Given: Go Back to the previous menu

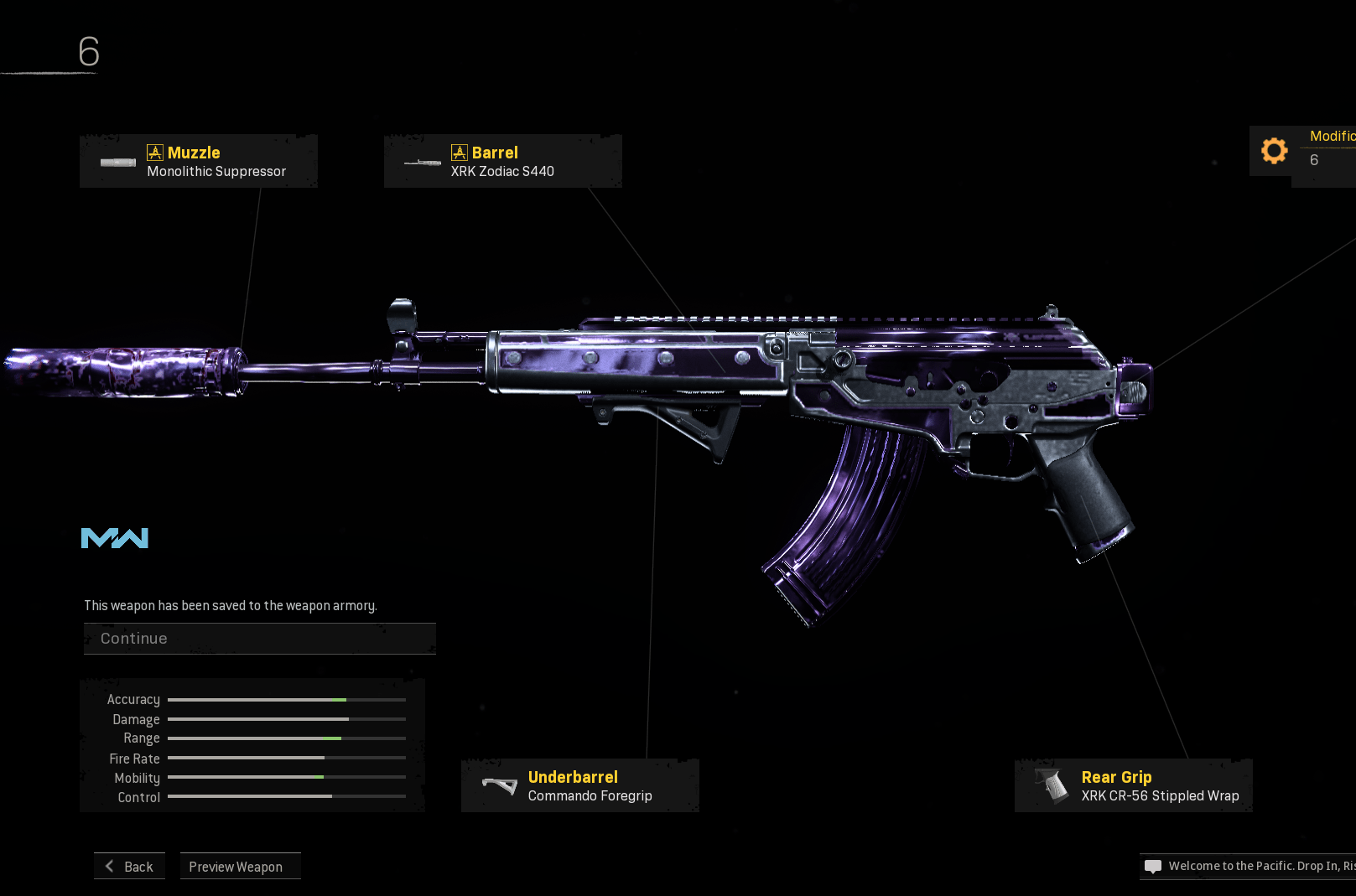Looking at the screenshot, I should click(130, 867).
